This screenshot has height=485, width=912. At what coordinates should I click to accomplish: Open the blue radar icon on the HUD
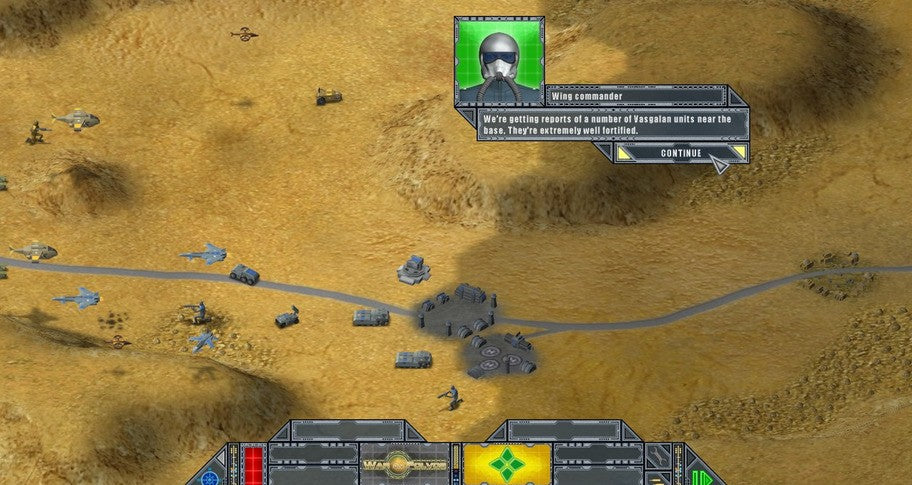click(x=209, y=478)
